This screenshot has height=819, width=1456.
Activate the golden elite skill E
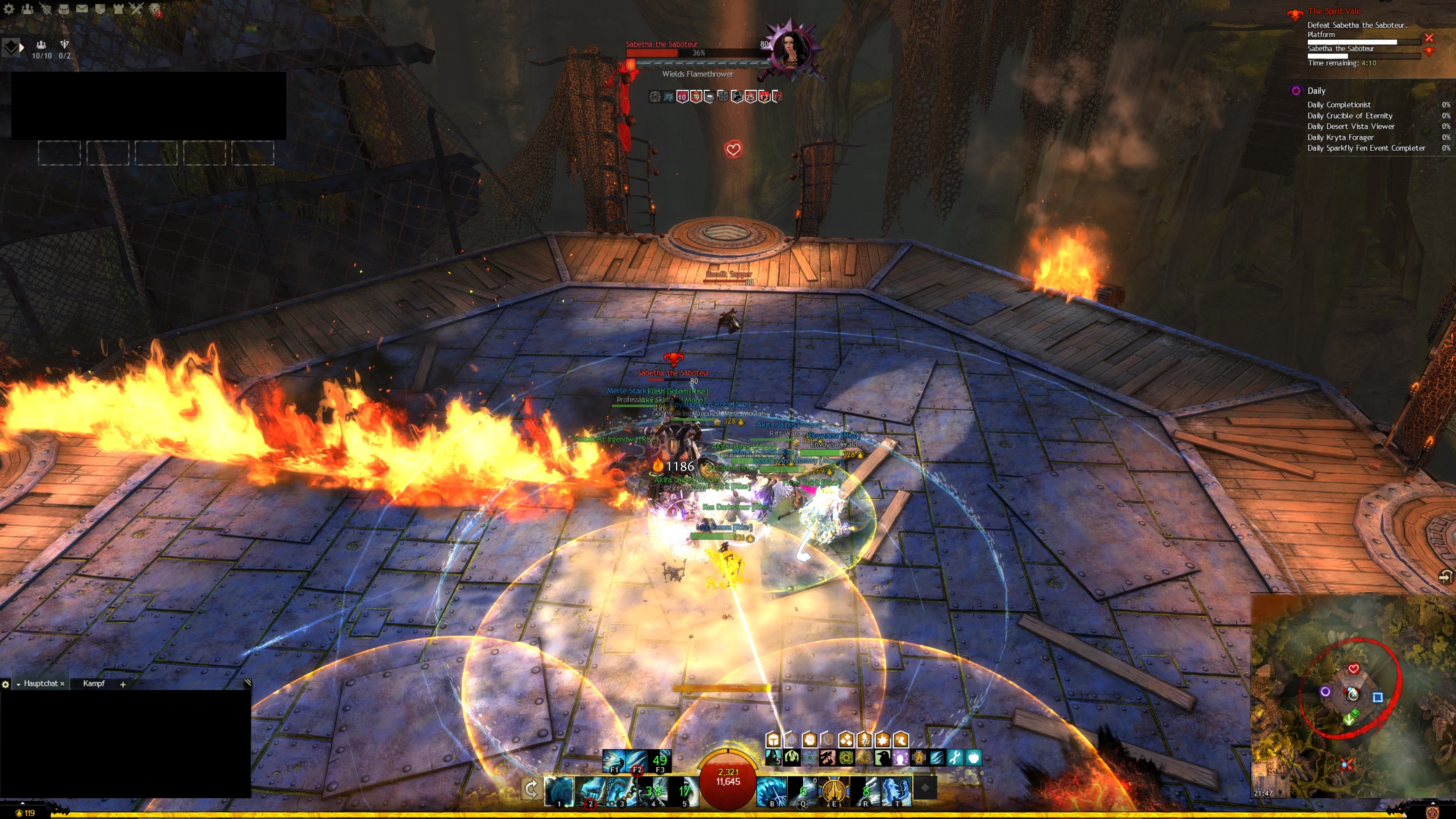pos(834,790)
